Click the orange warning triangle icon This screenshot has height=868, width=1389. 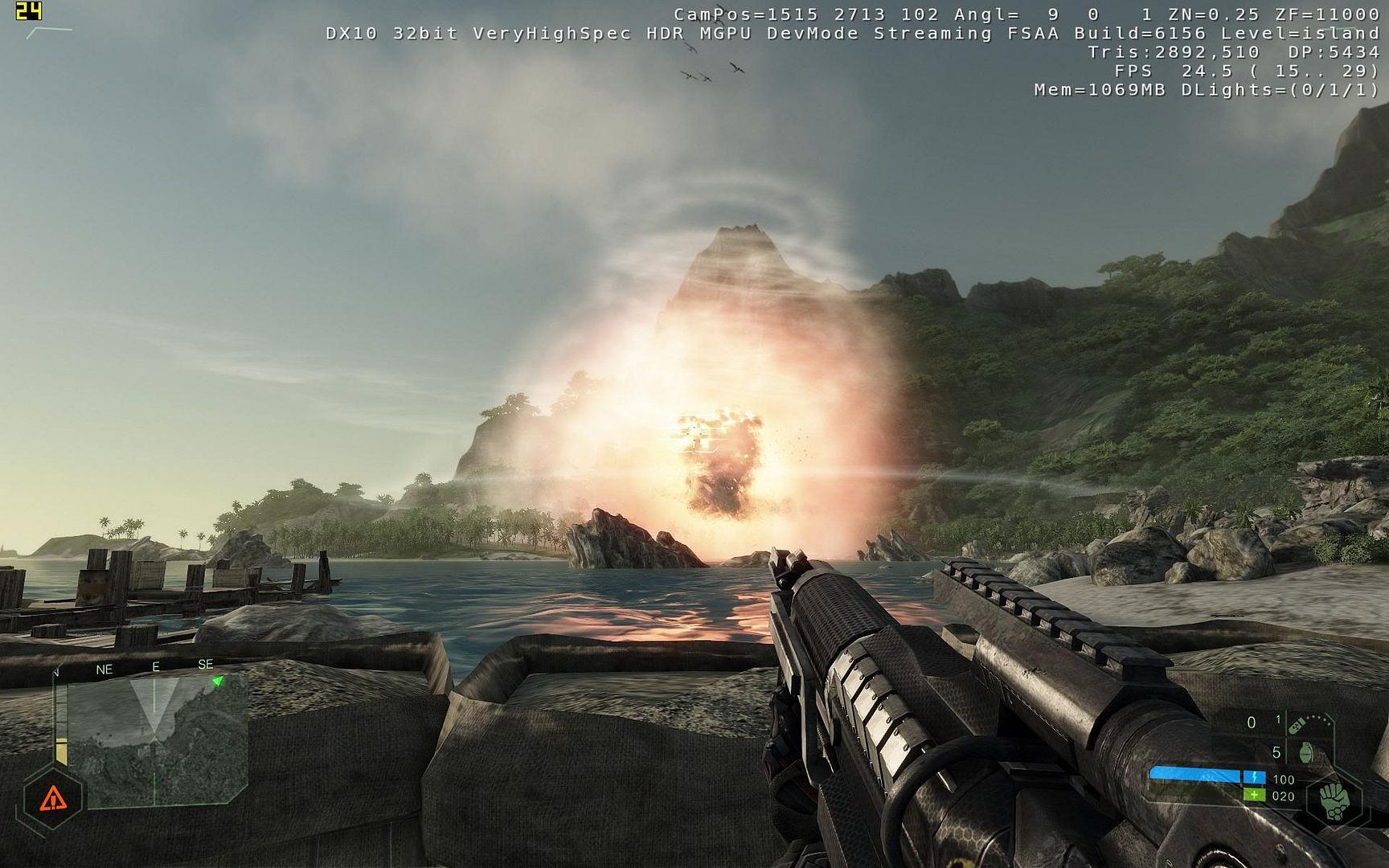point(53,799)
